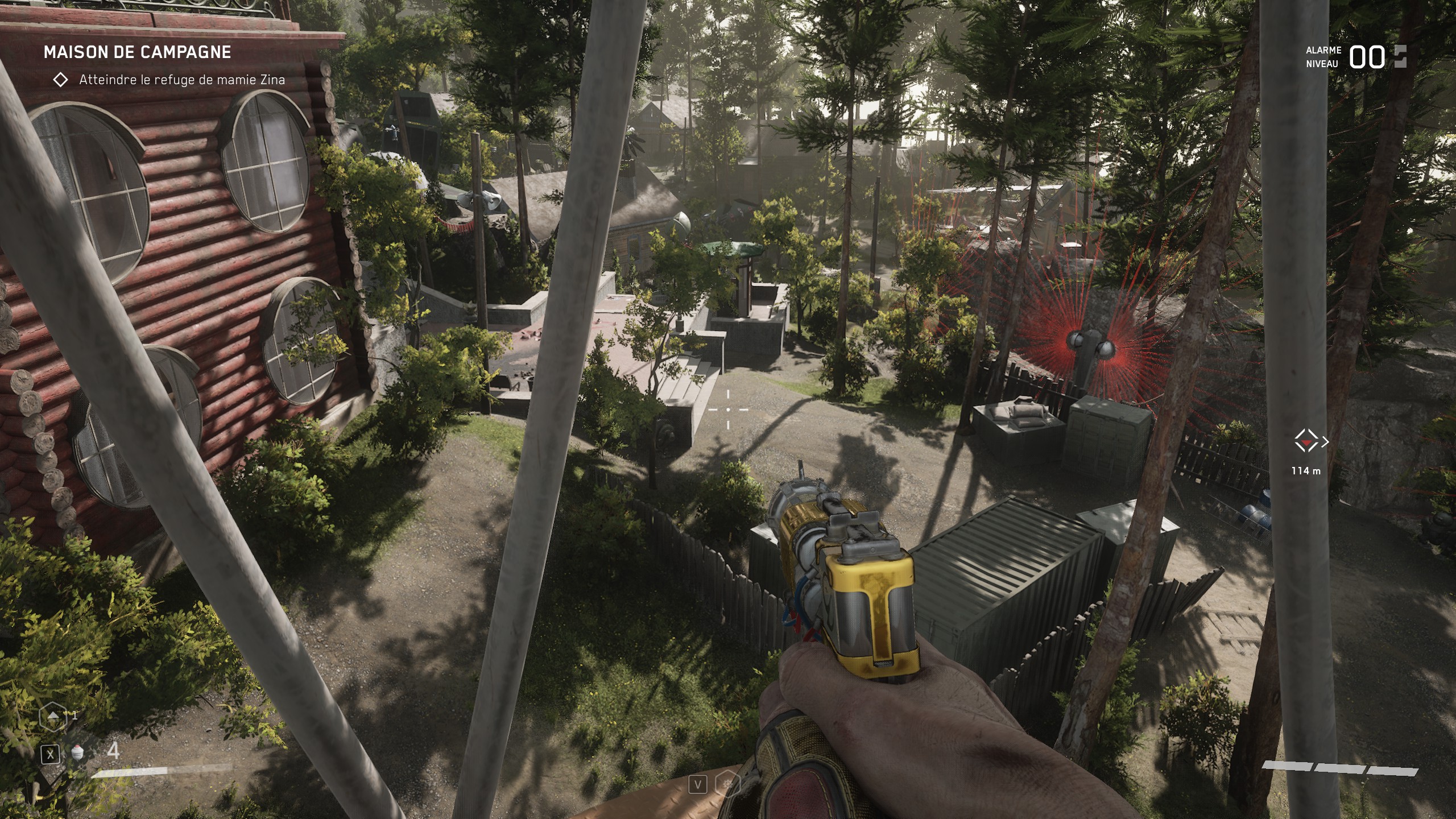
Task: Activate the hexagon ability icon with up arrow
Action: (52, 717)
